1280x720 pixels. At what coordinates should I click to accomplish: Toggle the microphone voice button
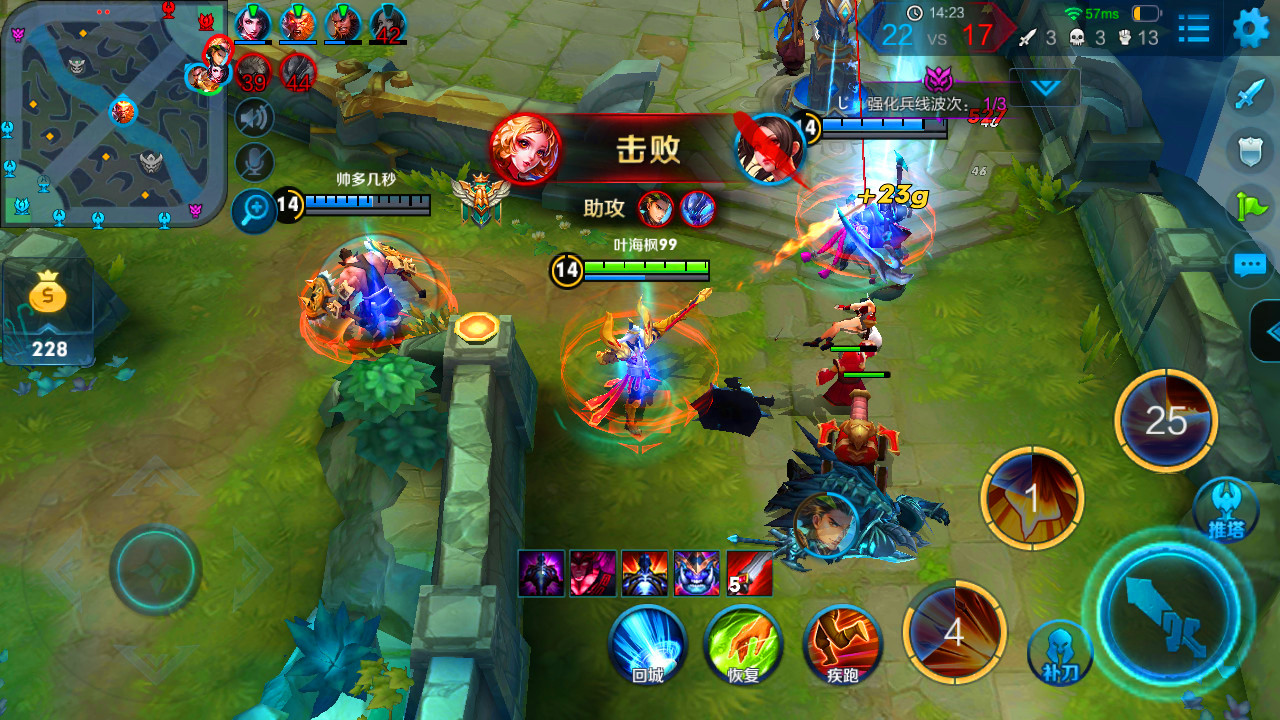tap(255, 162)
